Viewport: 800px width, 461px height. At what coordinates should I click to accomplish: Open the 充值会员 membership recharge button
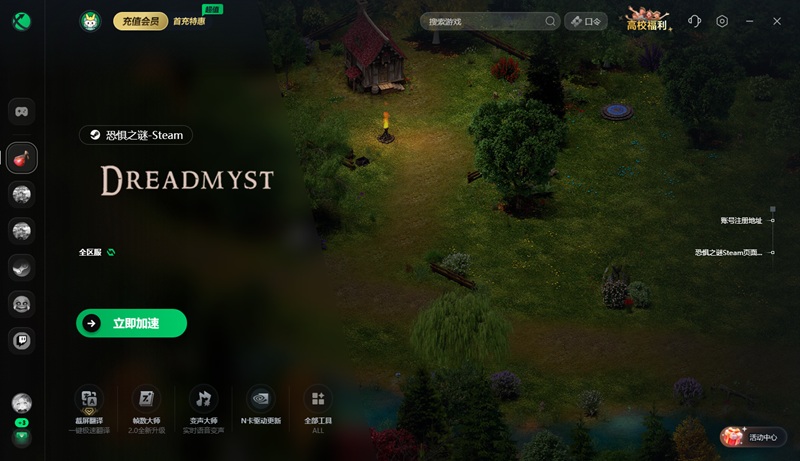pyautogui.click(x=140, y=21)
